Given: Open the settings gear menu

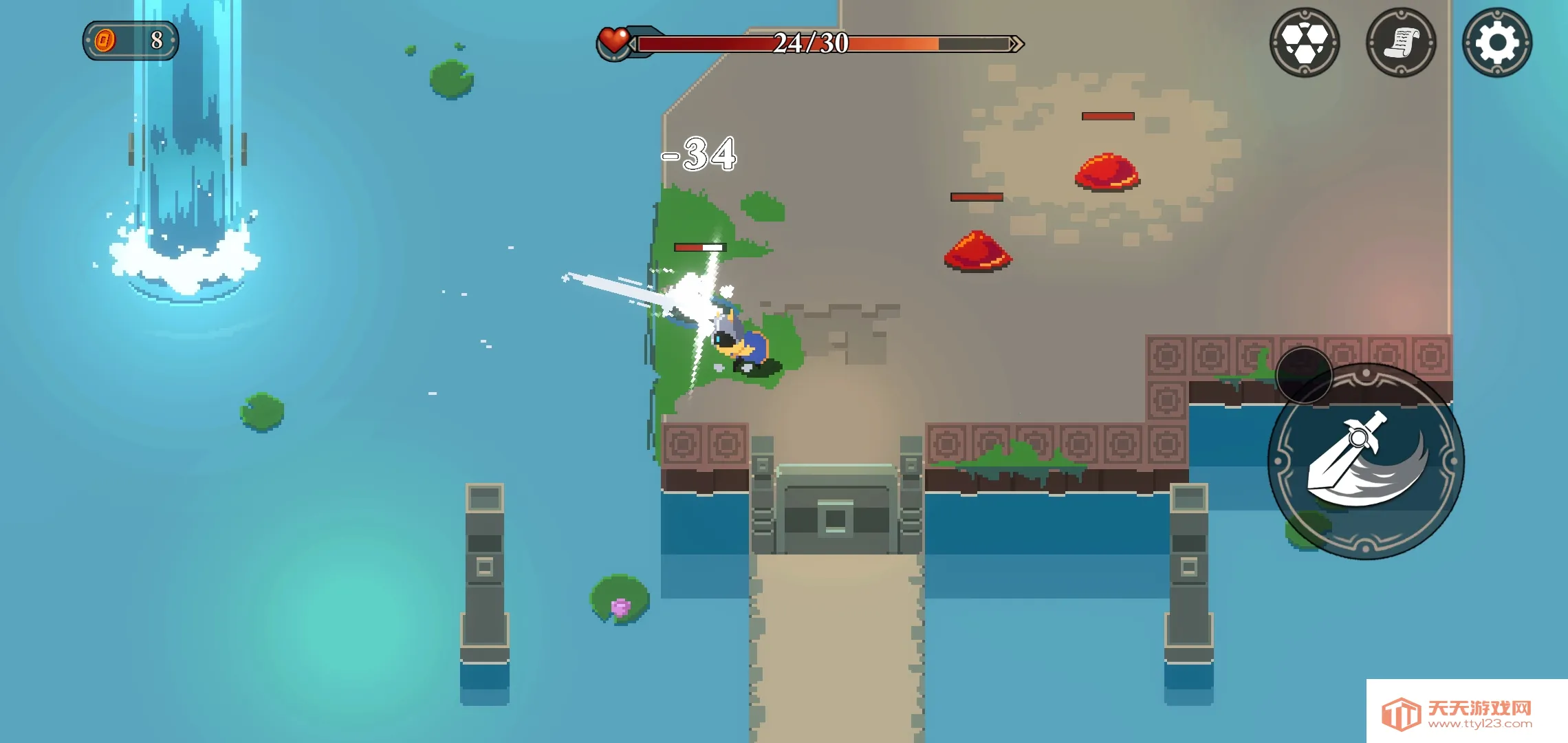Looking at the screenshot, I should point(1496,43).
